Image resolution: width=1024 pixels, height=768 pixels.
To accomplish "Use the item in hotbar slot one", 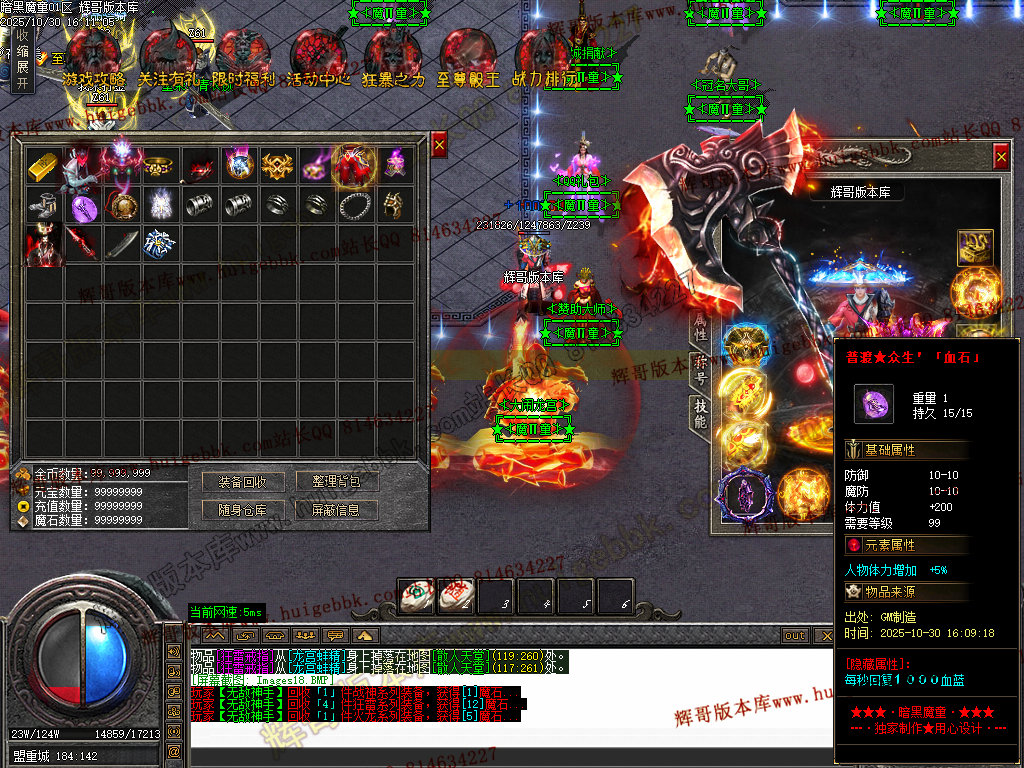I will [x=416, y=596].
